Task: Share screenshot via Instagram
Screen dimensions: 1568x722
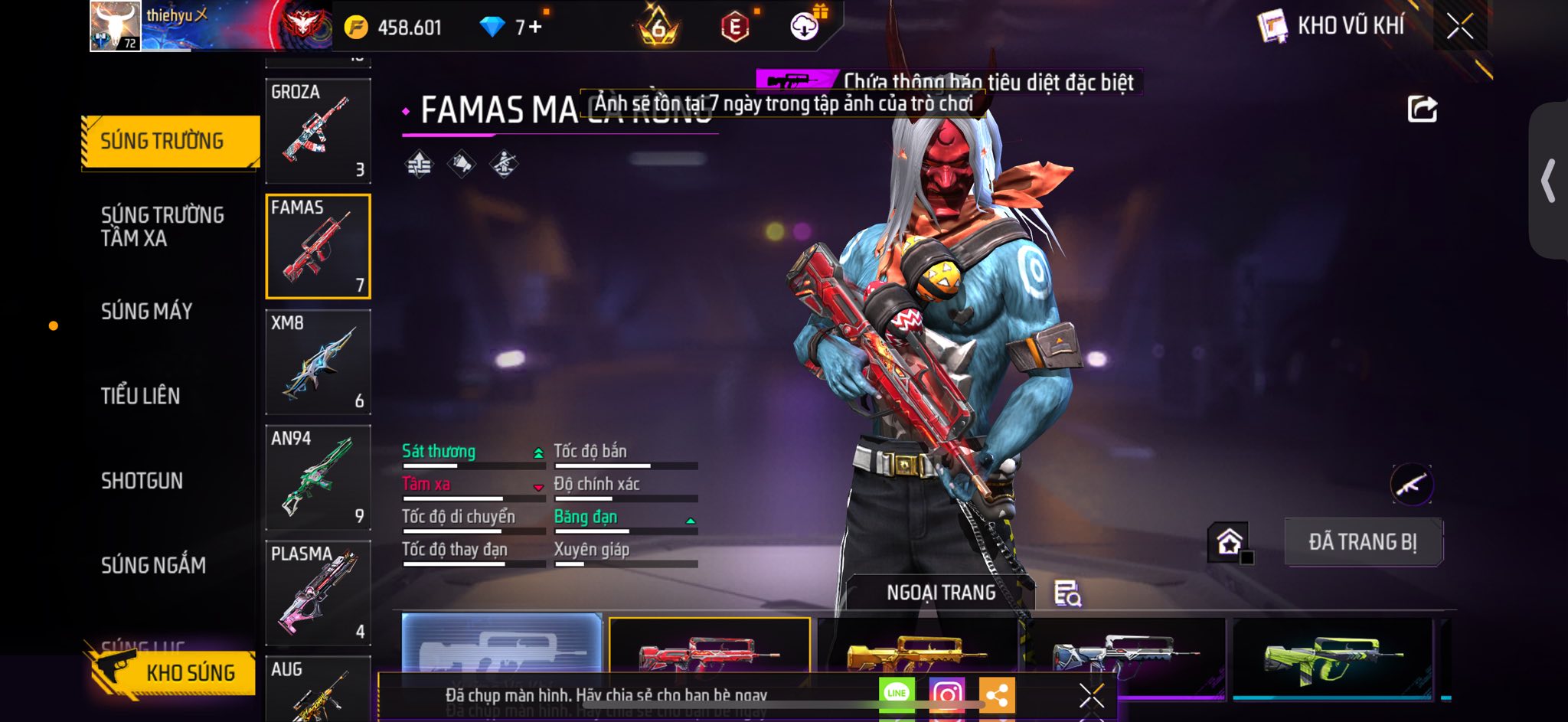Action: click(946, 694)
